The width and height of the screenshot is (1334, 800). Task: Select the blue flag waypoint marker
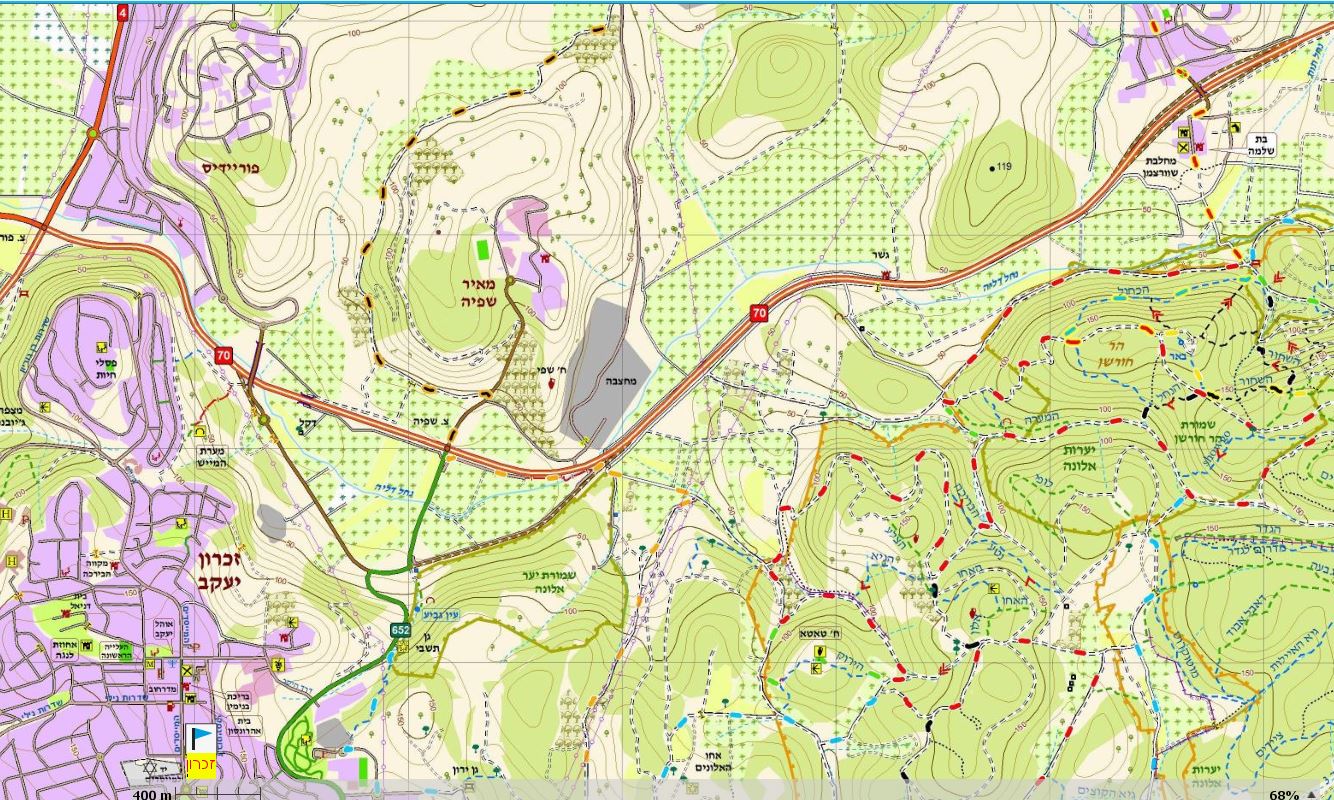[x=200, y=740]
